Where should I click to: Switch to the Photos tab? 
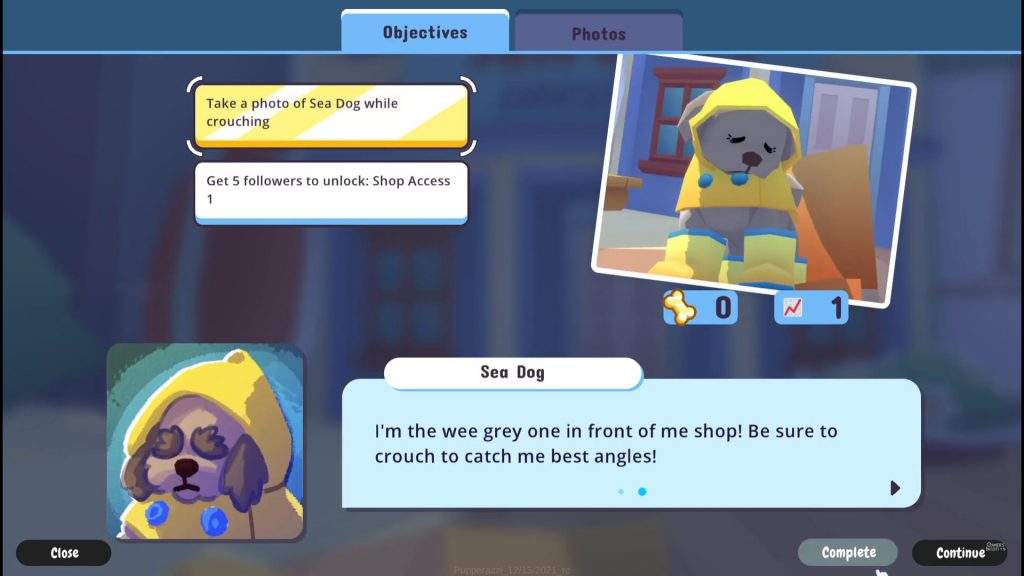(598, 33)
